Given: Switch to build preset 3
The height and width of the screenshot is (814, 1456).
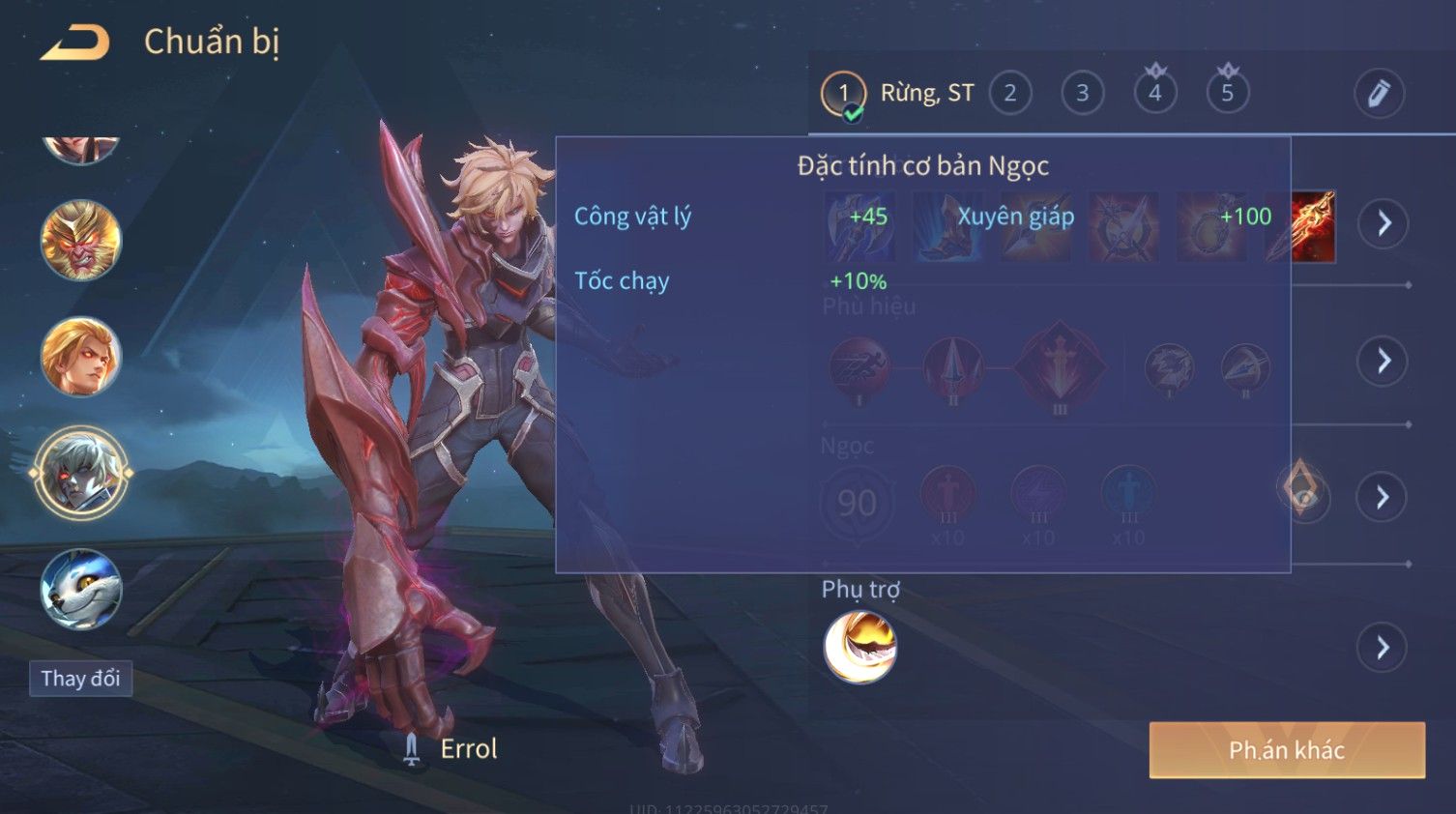Looking at the screenshot, I should [x=1082, y=93].
